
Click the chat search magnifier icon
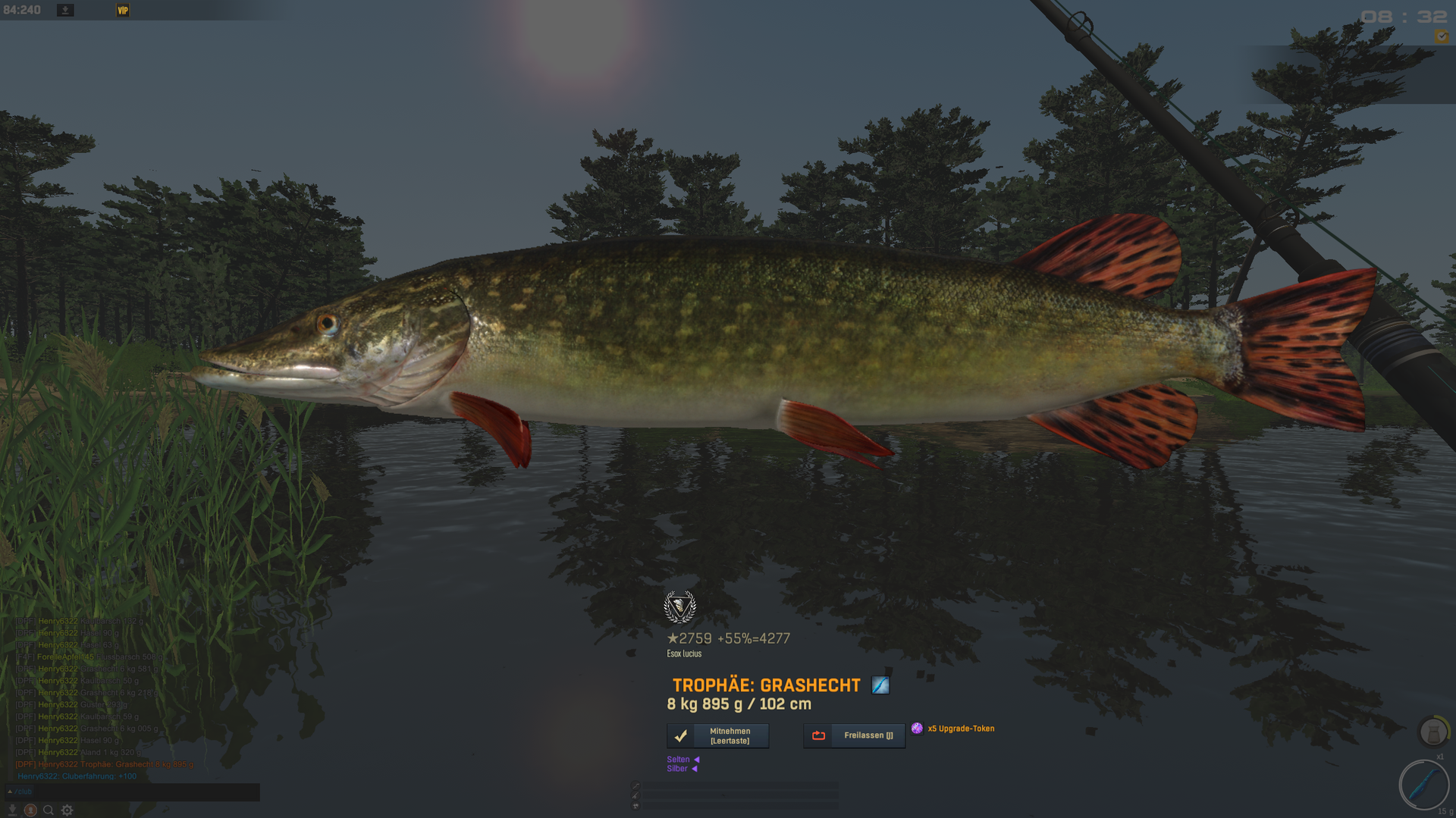[49, 810]
